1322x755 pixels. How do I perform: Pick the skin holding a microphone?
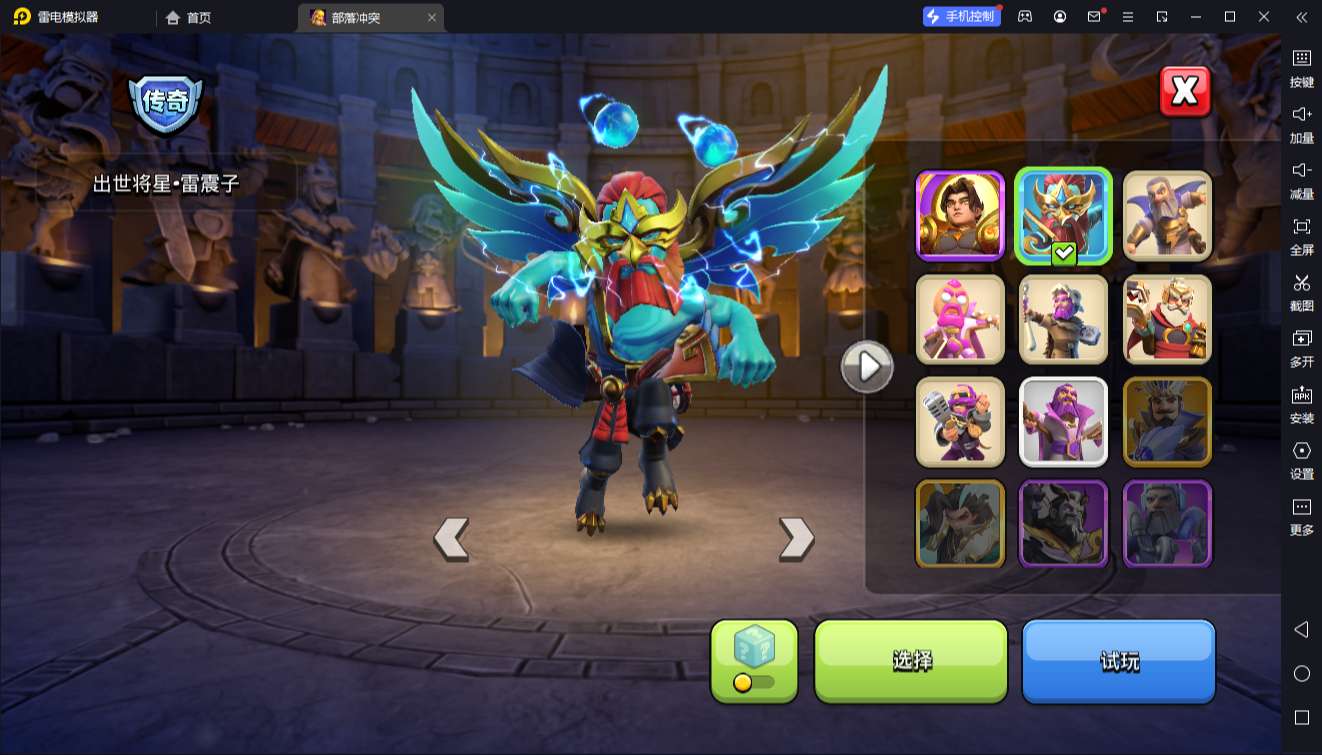tap(960, 421)
